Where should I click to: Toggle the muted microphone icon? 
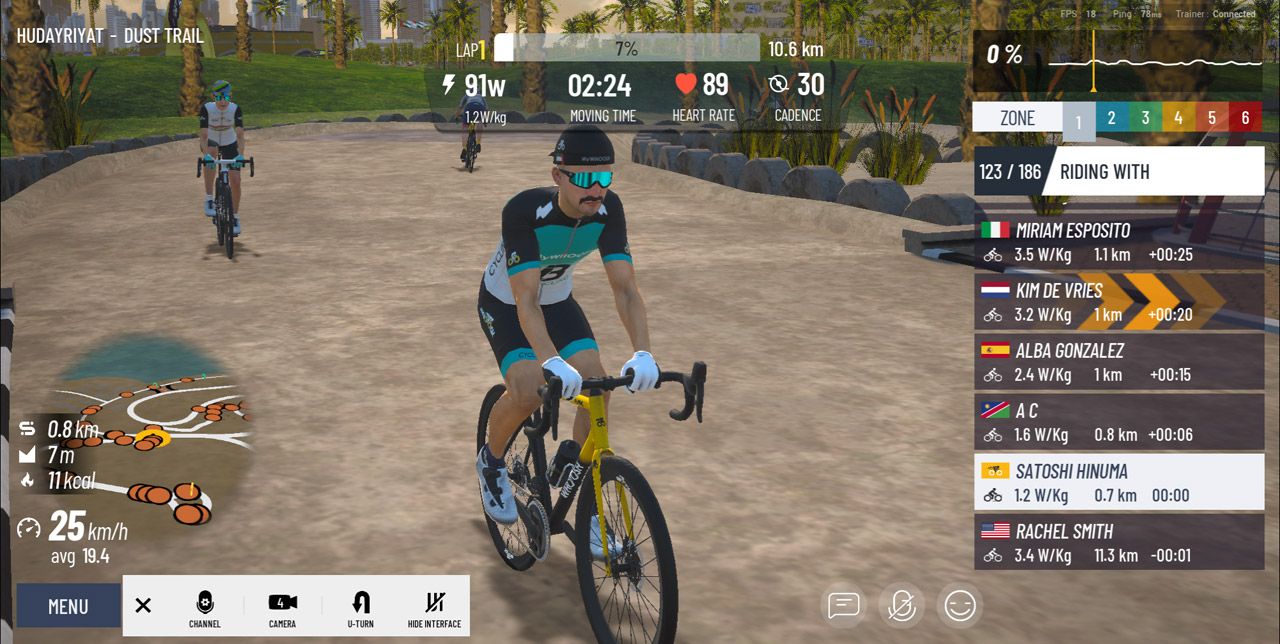901,605
